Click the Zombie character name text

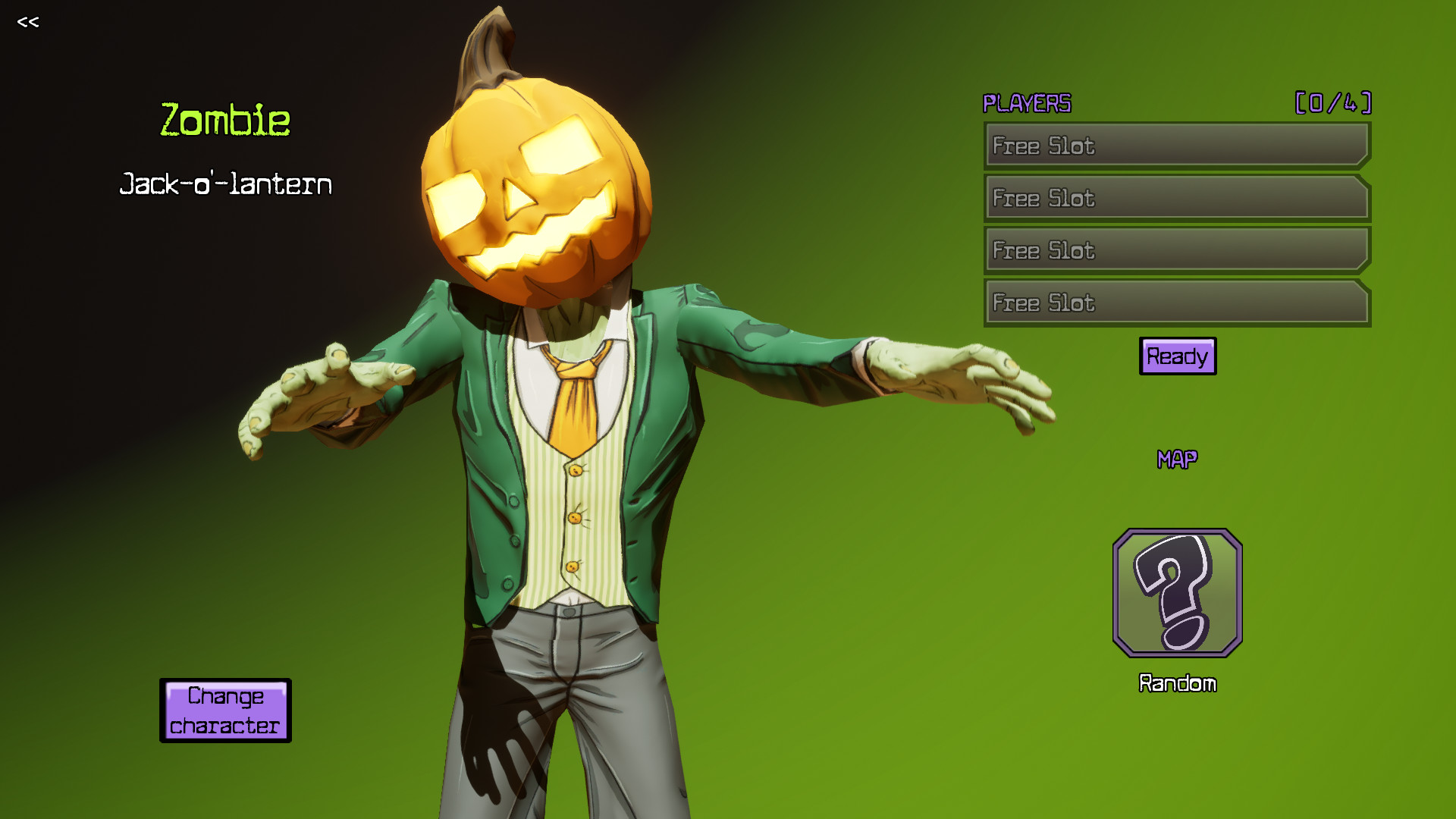coord(224,119)
